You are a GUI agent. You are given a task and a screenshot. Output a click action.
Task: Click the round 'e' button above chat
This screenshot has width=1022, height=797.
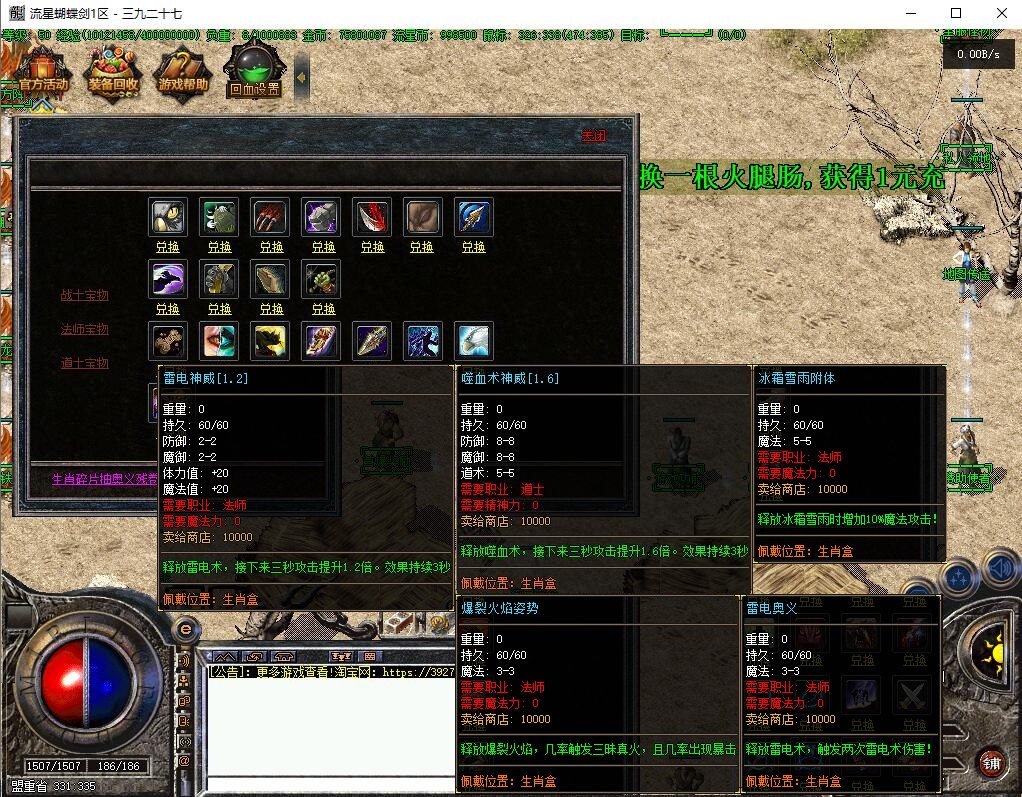[184, 628]
